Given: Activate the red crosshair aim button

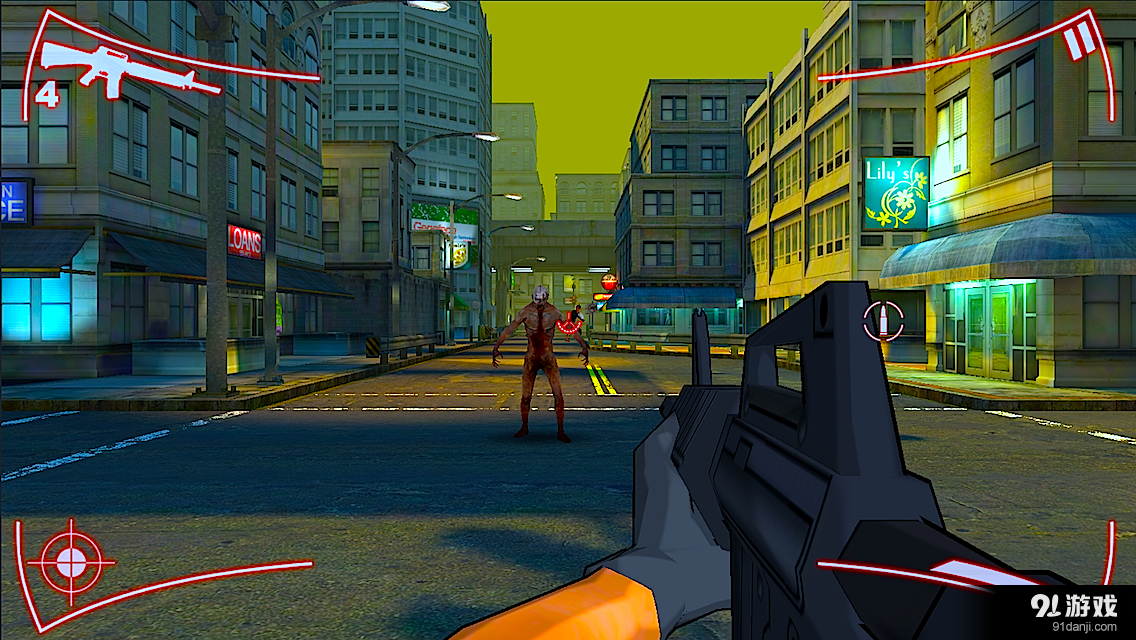Looking at the screenshot, I should coord(71,561).
